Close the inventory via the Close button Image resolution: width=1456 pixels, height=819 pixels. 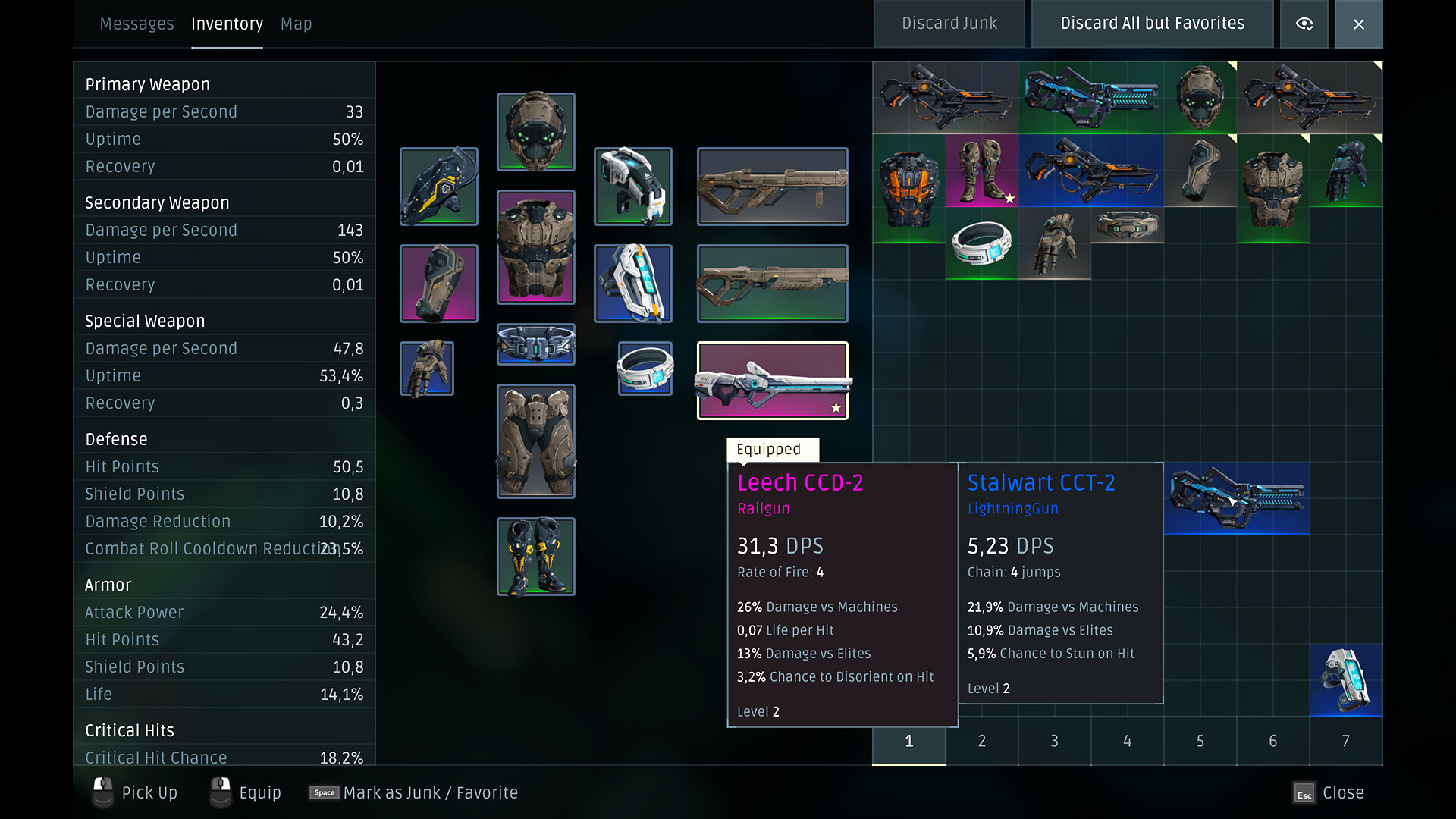click(1358, 24)
